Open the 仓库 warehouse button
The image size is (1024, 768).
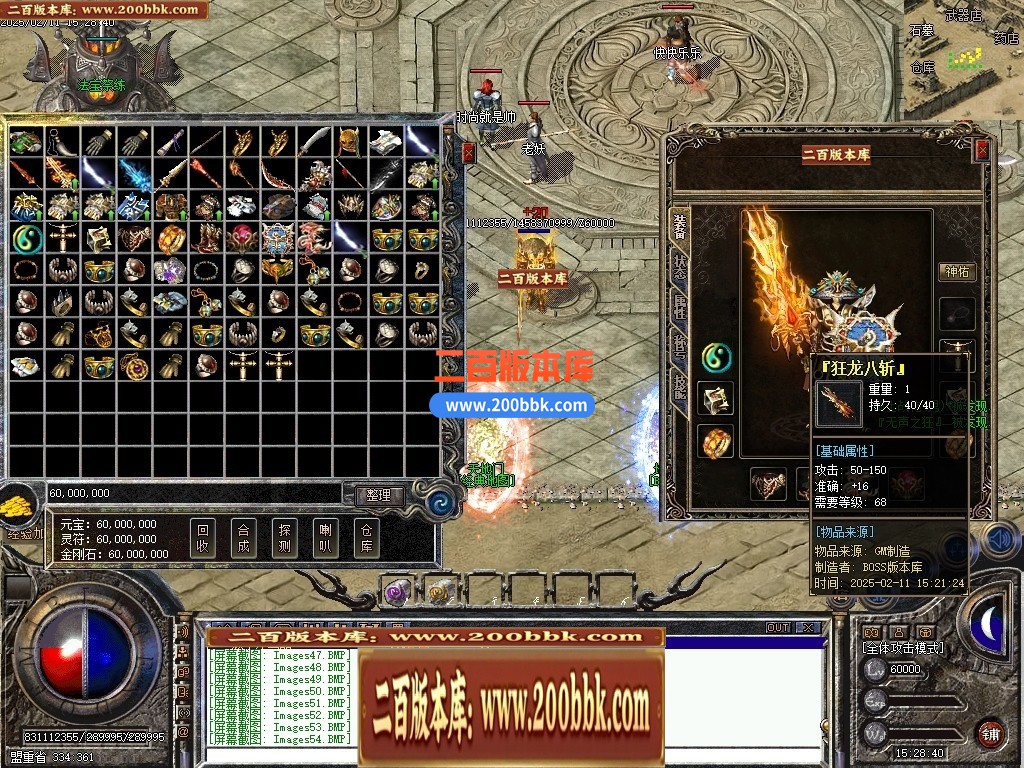(366, 539)
